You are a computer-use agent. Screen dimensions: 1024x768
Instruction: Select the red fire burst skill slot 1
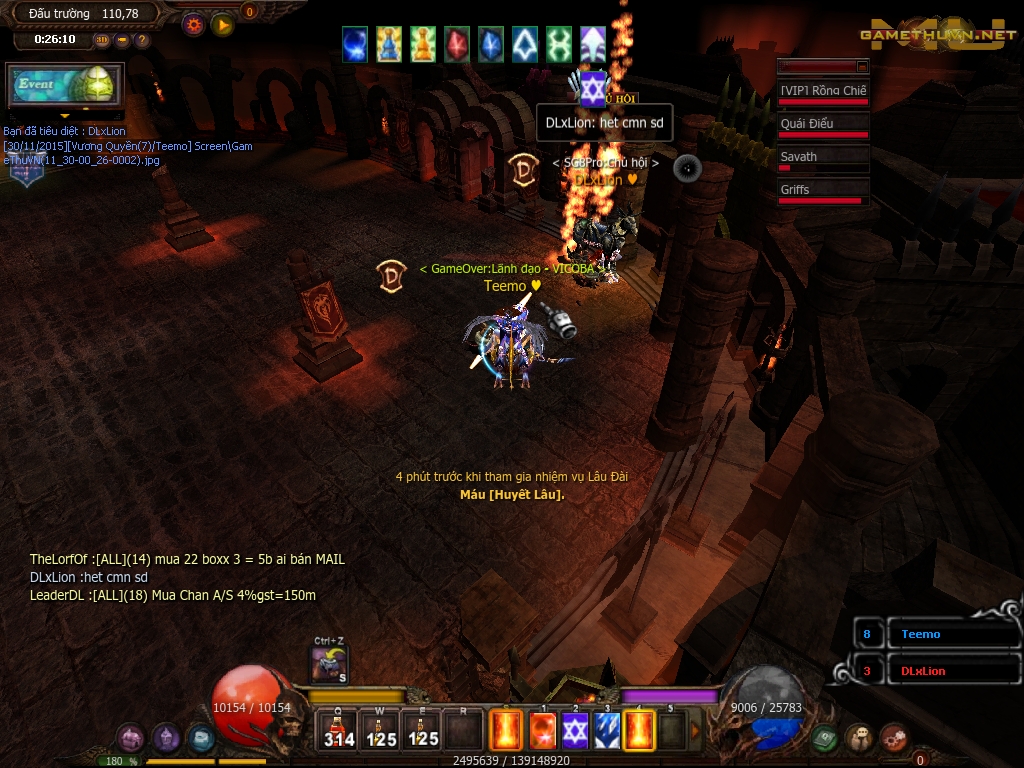[x=542, y=731]
